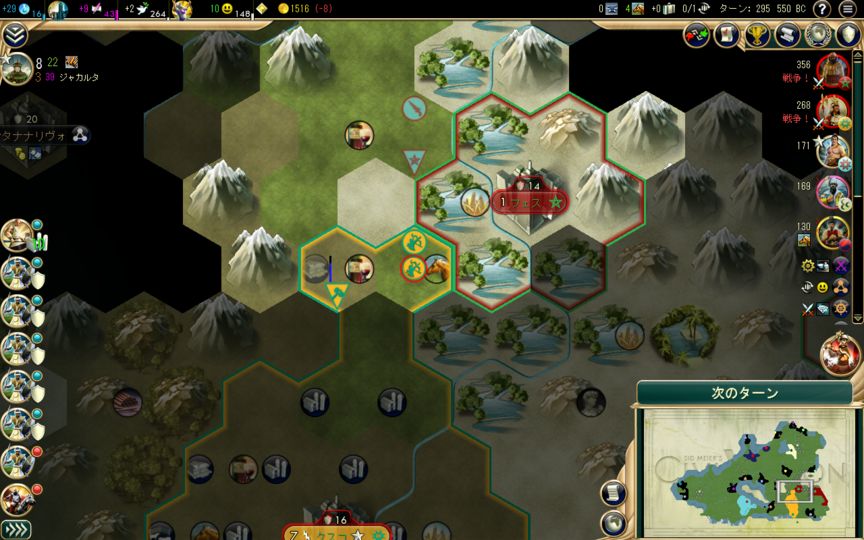Viewport: 864px width, 540px height.
Task: Open the diplomacy overview red-green arrows icon
Action: click(696, 35)
